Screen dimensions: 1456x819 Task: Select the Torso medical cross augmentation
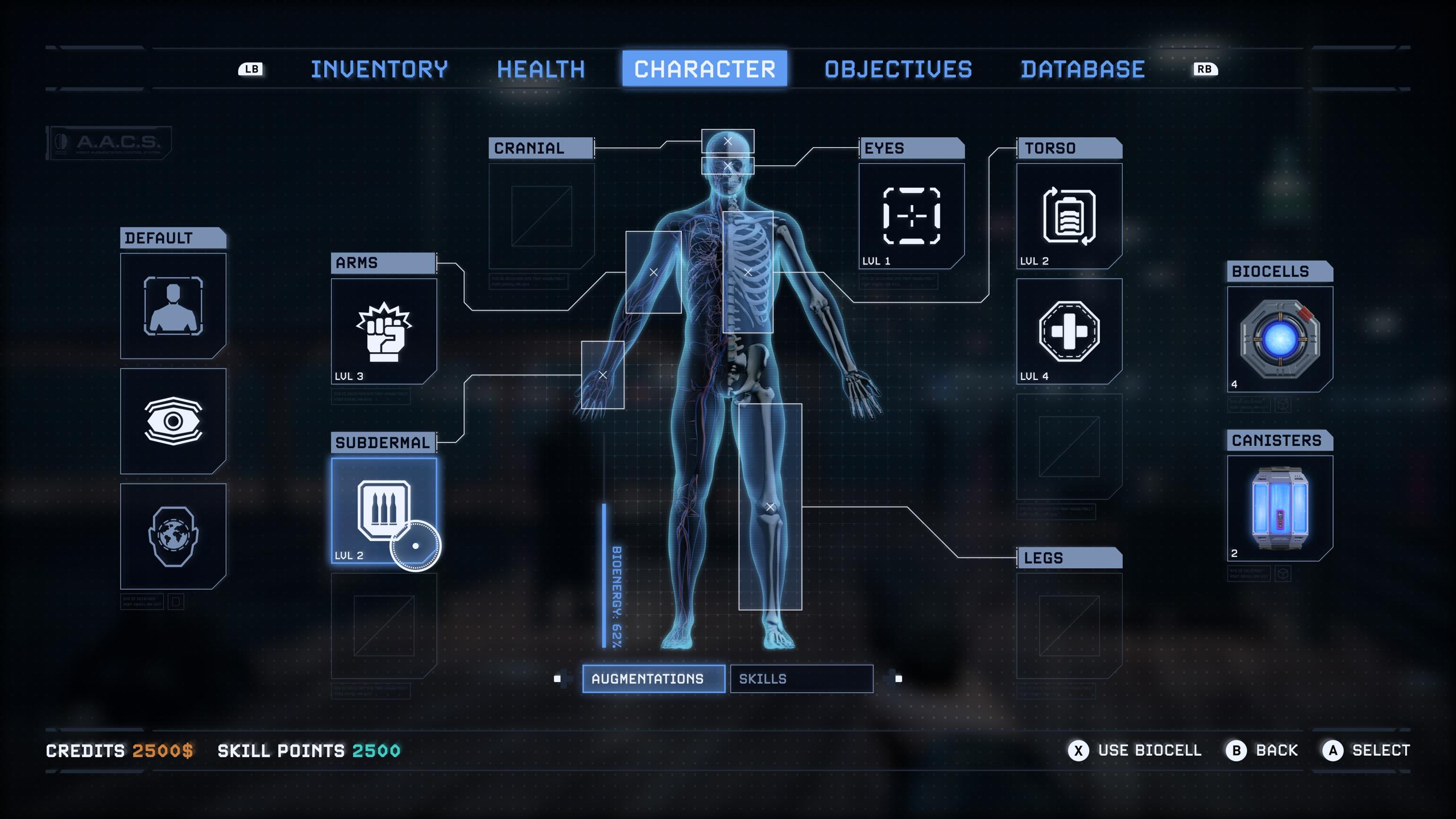[1069, 331]
